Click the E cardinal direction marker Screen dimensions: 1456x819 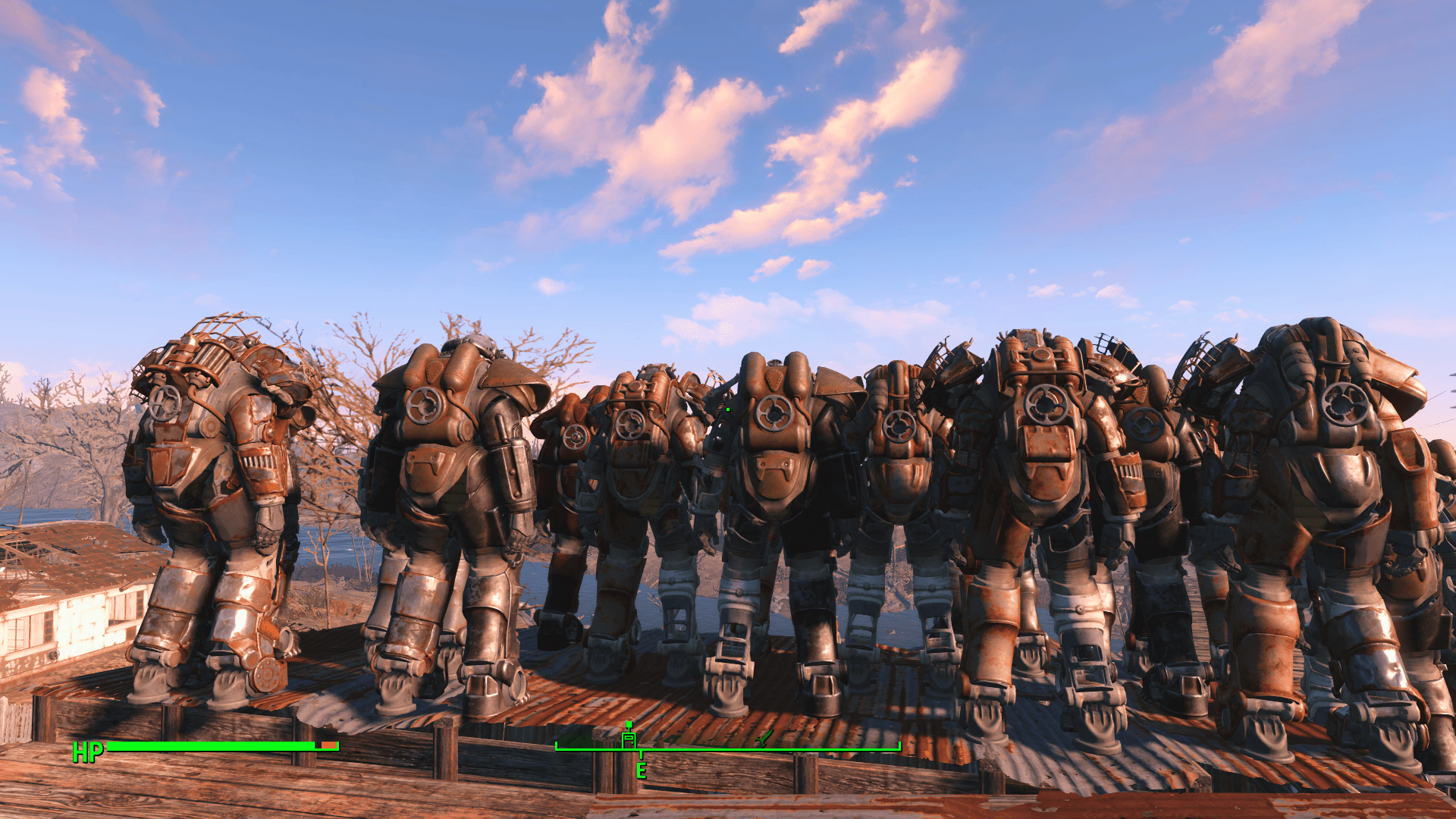pos(642,771)
